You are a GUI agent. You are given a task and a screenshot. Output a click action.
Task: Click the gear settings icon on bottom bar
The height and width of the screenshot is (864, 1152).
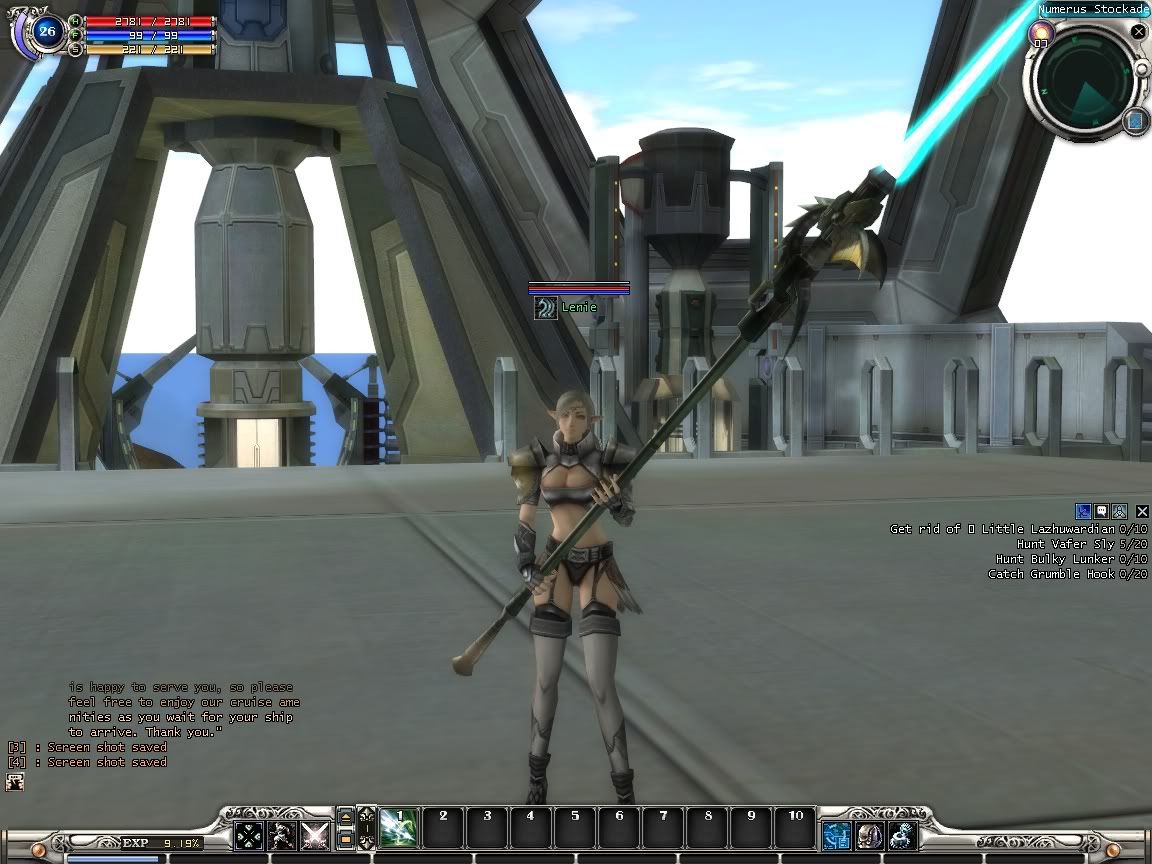click(903, 835)
